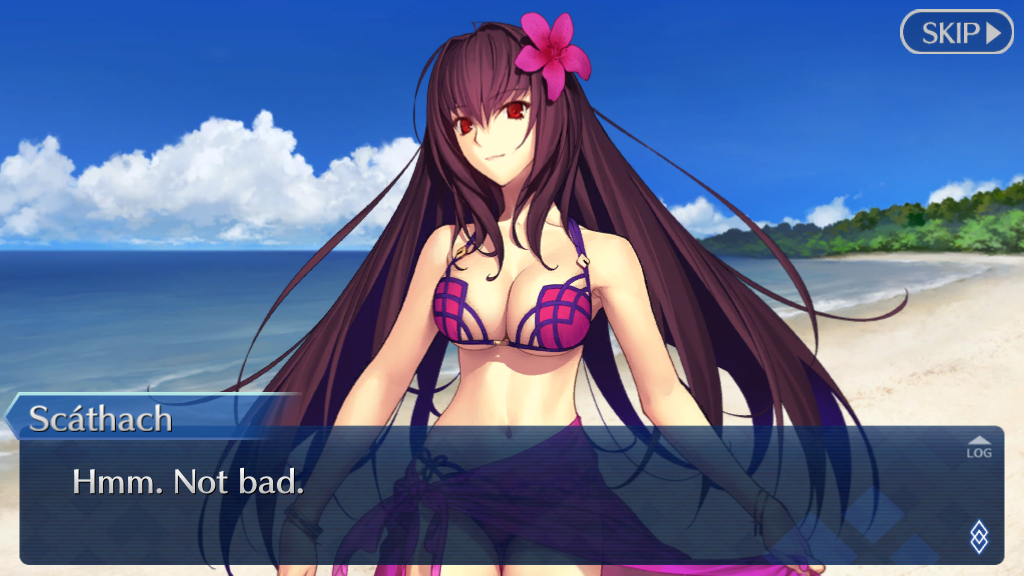
Task: Advance dialogue via the diamond arrow icon
Action: pos(979,537)
